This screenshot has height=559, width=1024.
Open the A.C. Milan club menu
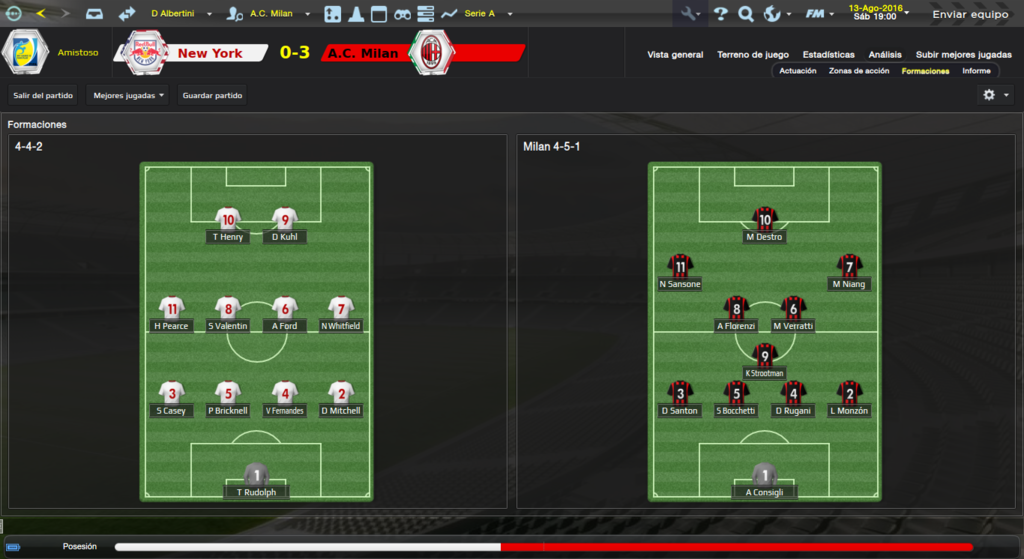tap(276, 14)
